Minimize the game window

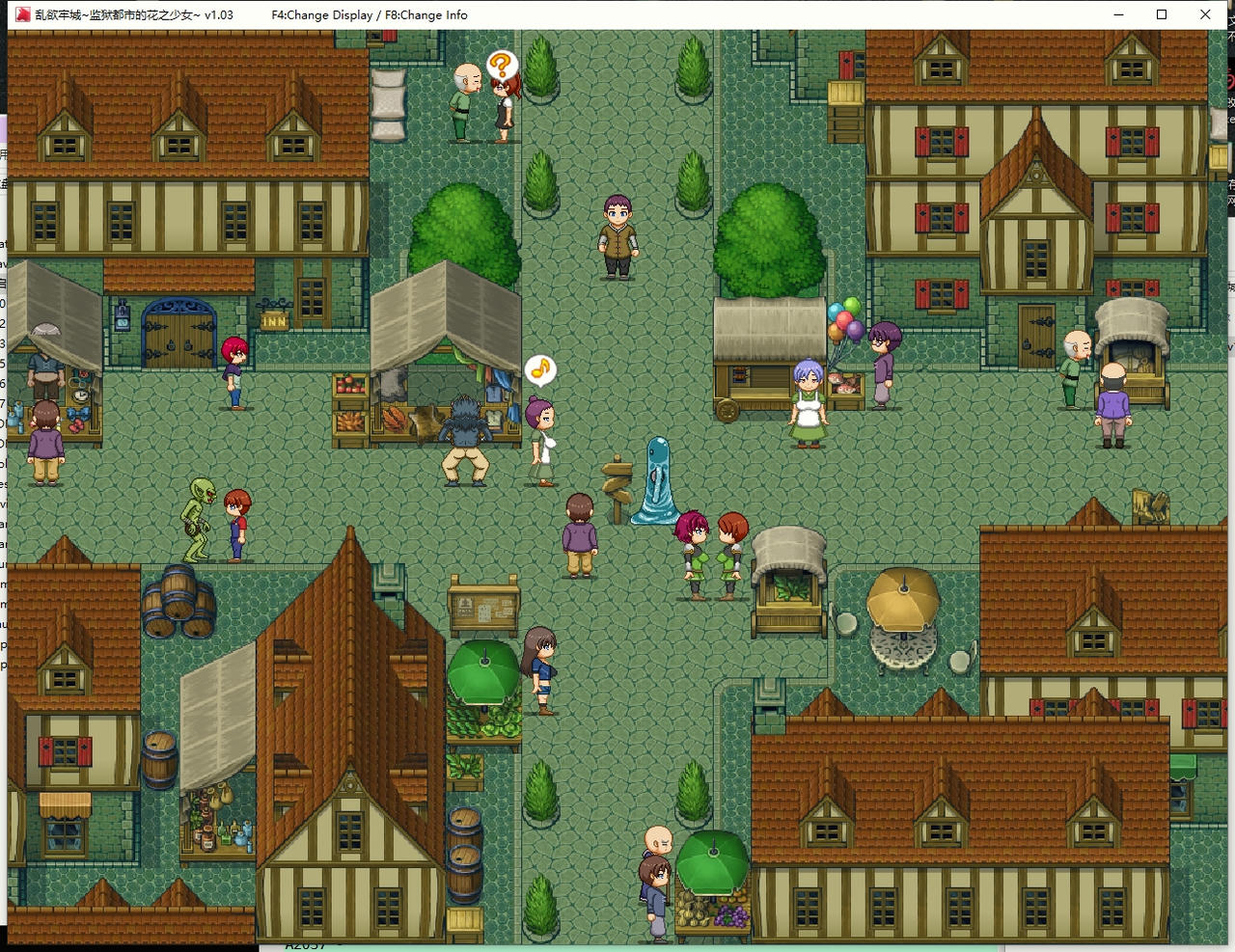[x=1119, y=14]
